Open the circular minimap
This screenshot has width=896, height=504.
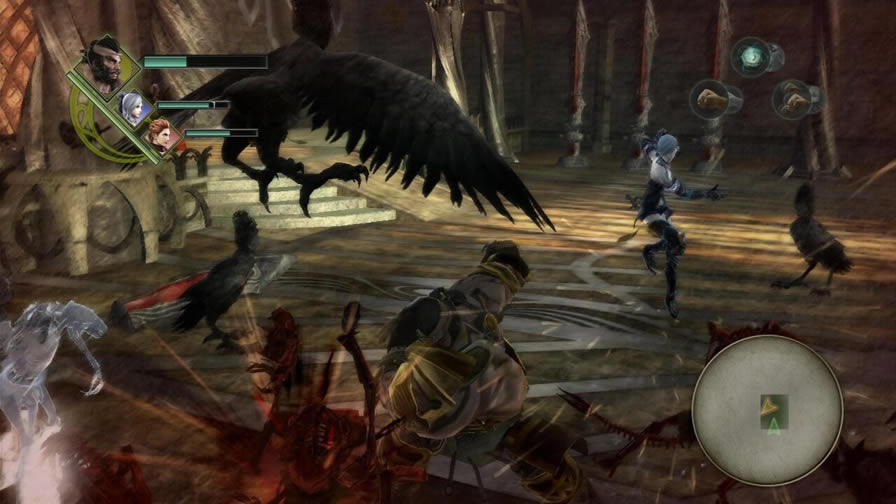click(x=767, y=408)
